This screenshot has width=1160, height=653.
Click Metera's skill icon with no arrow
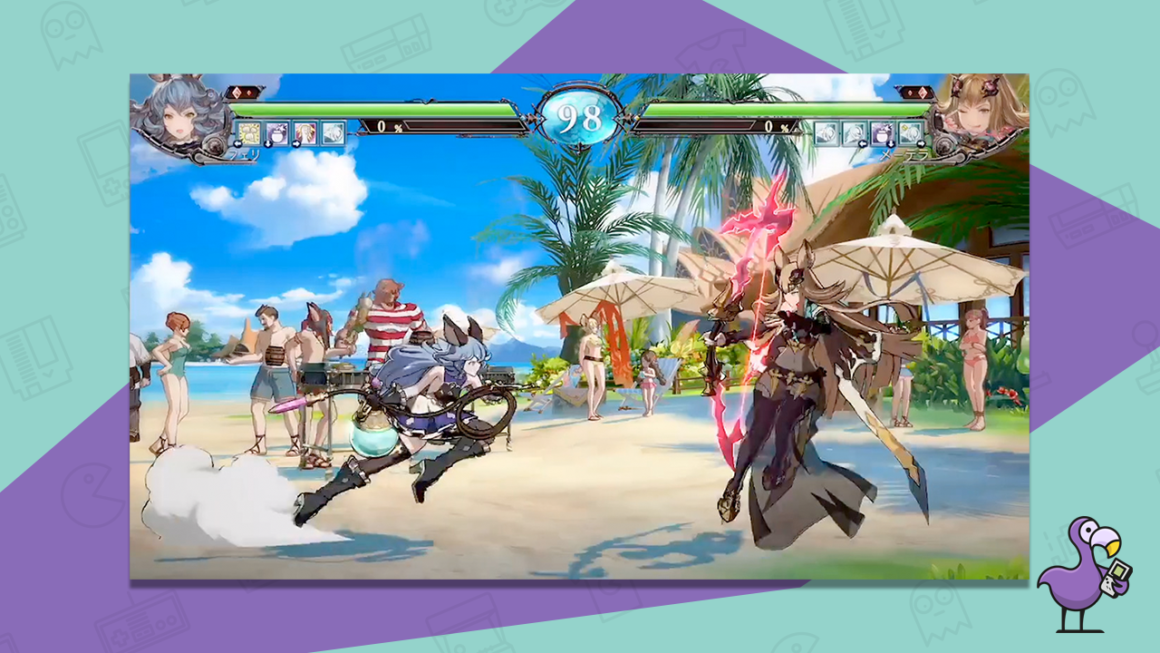(826, 133)
